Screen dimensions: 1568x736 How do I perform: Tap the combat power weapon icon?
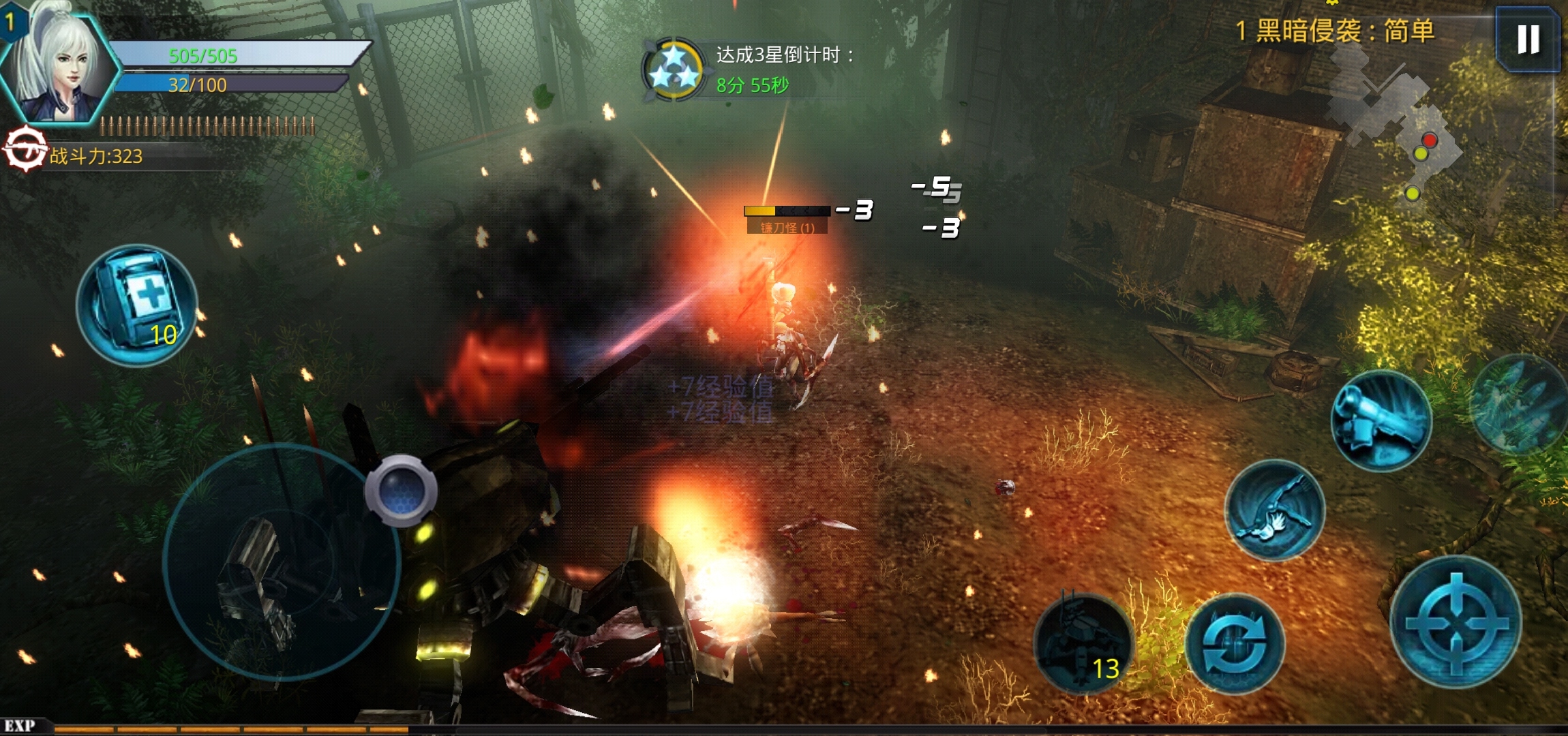click(25, 149)
